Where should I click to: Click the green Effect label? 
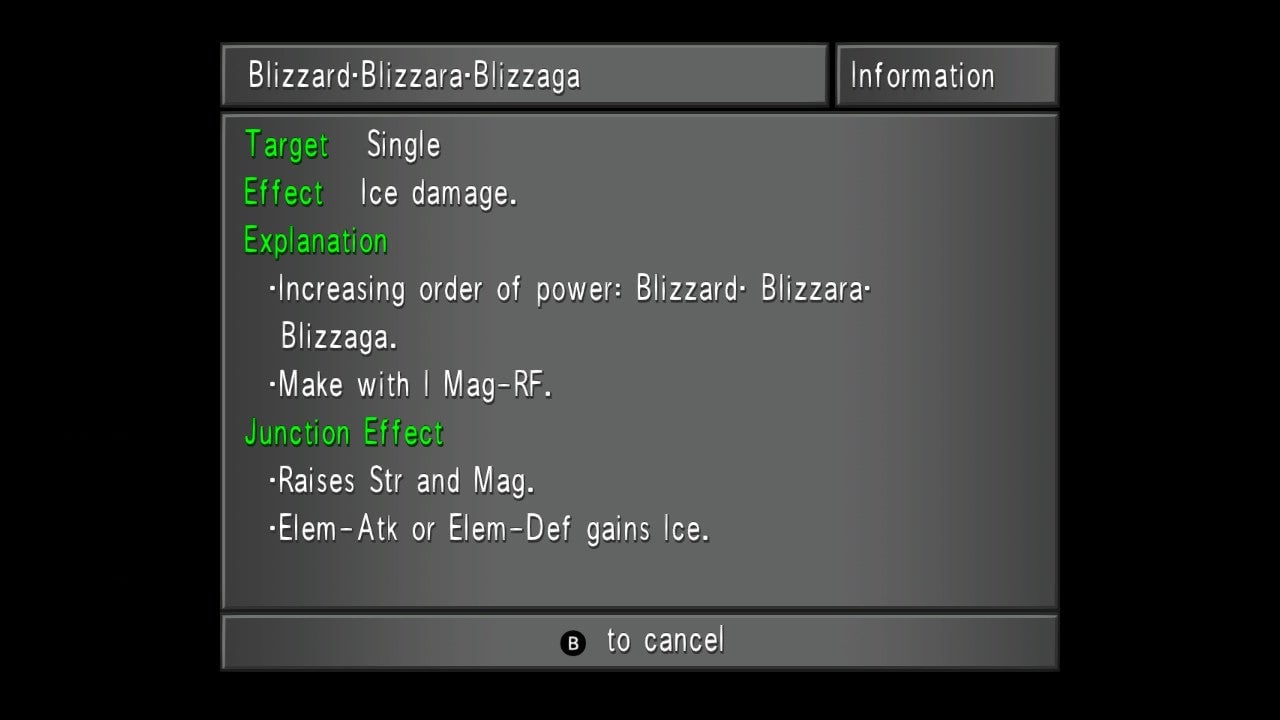coord(283,193)
